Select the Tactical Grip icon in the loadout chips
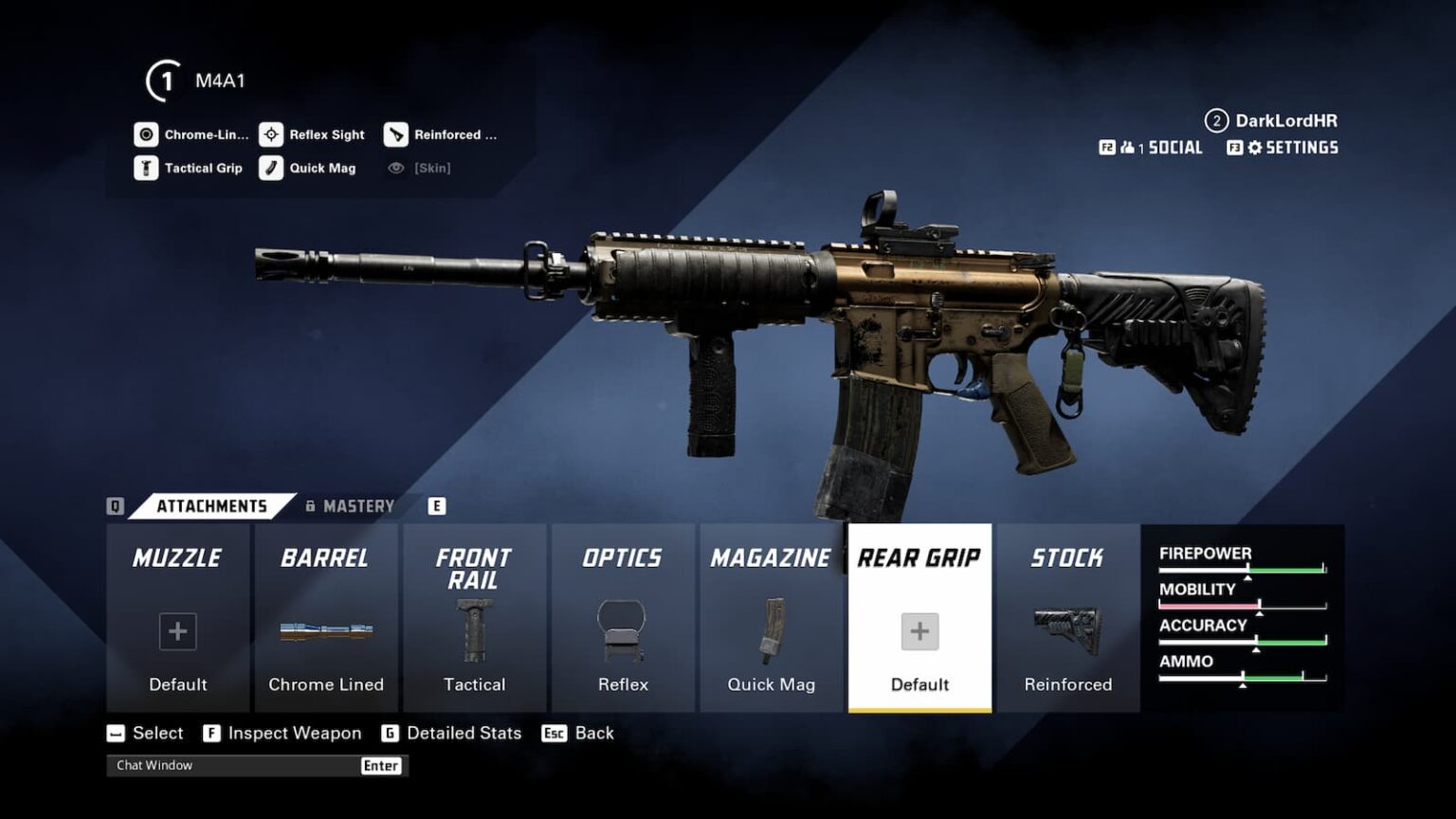 pos(146,168)
